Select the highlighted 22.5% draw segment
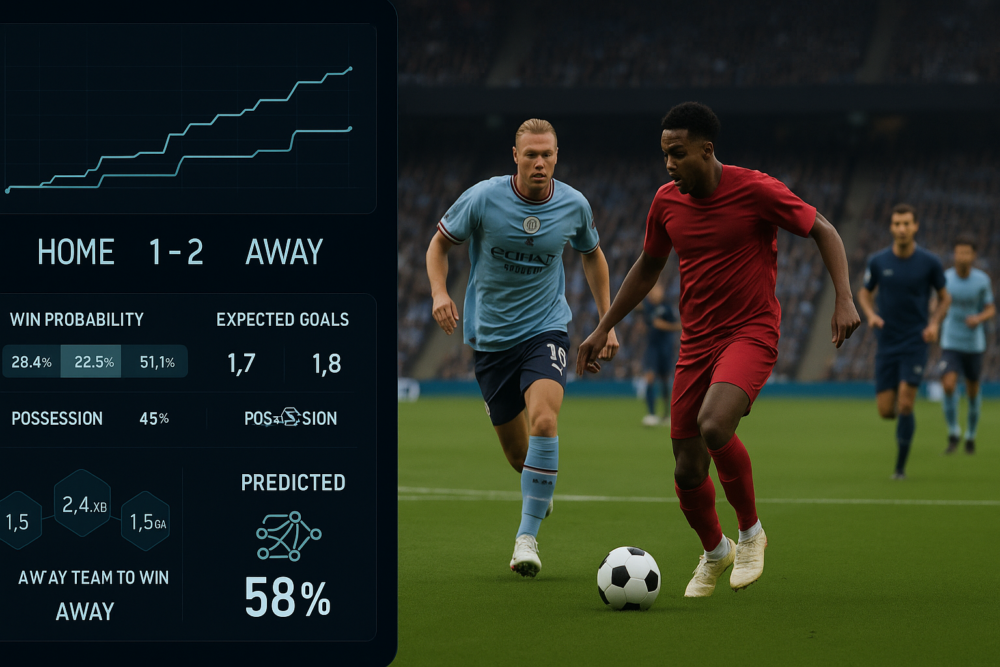The height and width of the screenshot is (667, 1000). click(91, 362)
